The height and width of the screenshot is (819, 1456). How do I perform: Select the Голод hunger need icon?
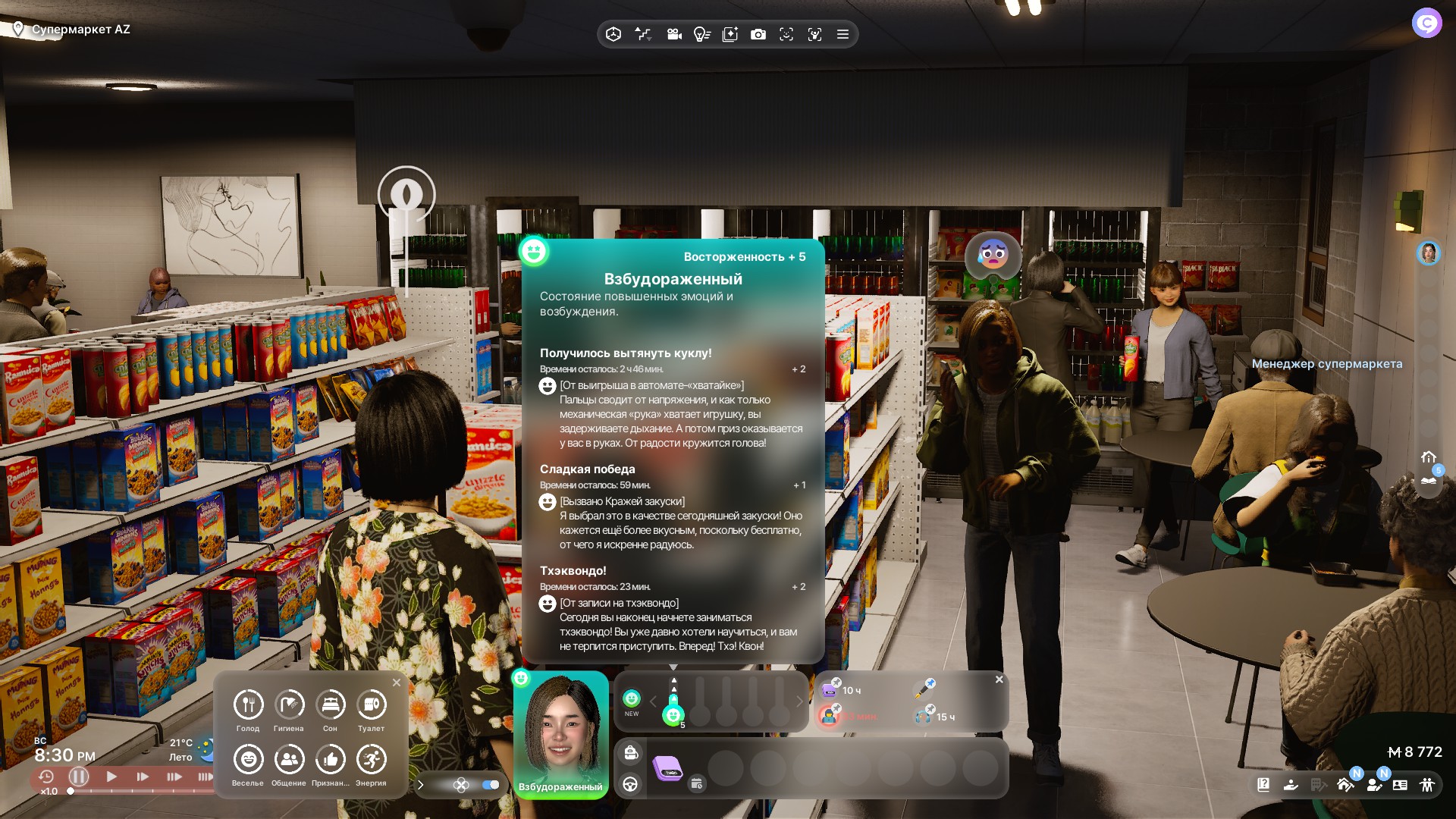248,705
